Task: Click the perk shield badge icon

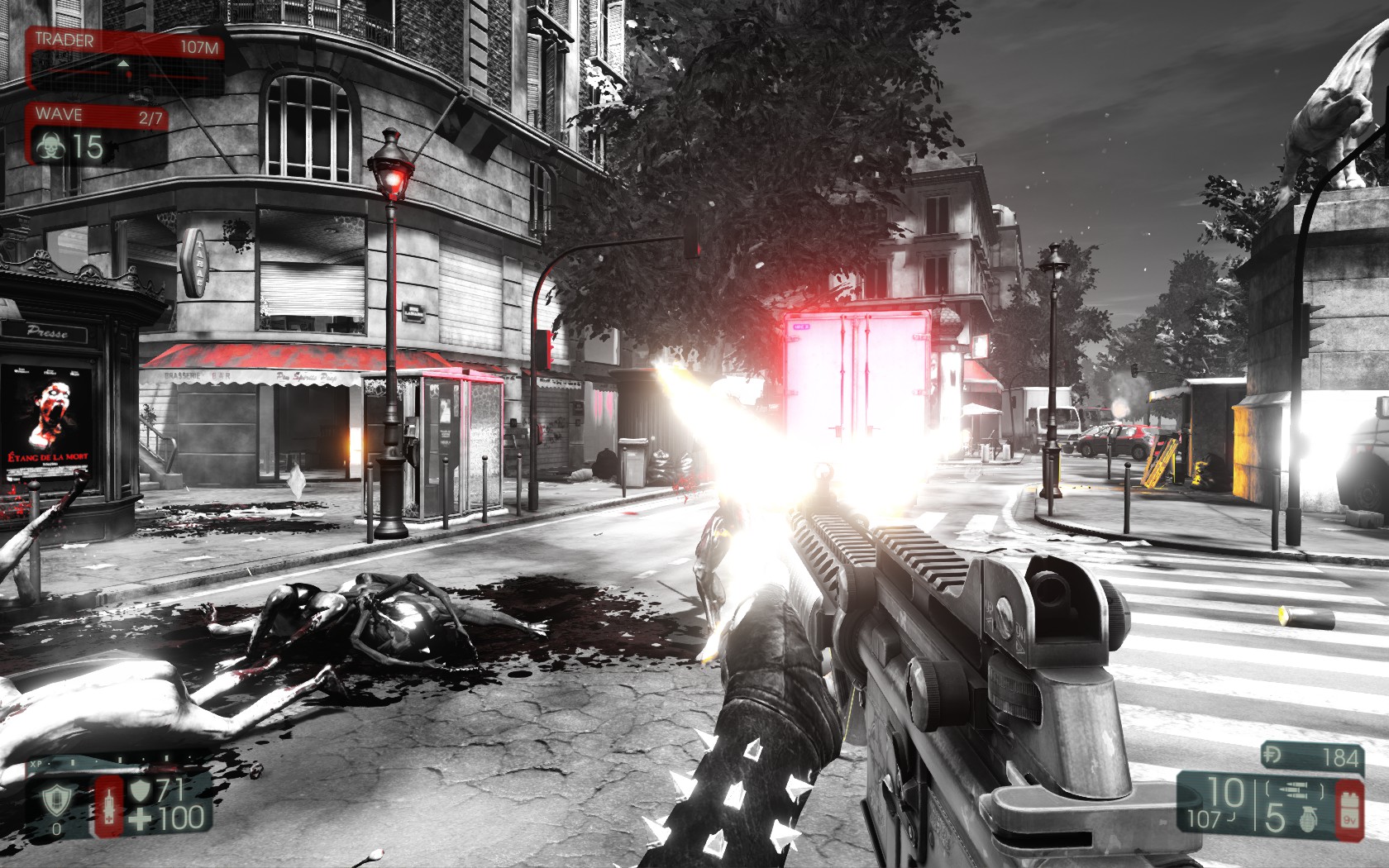Action: [x=56, y=799]
